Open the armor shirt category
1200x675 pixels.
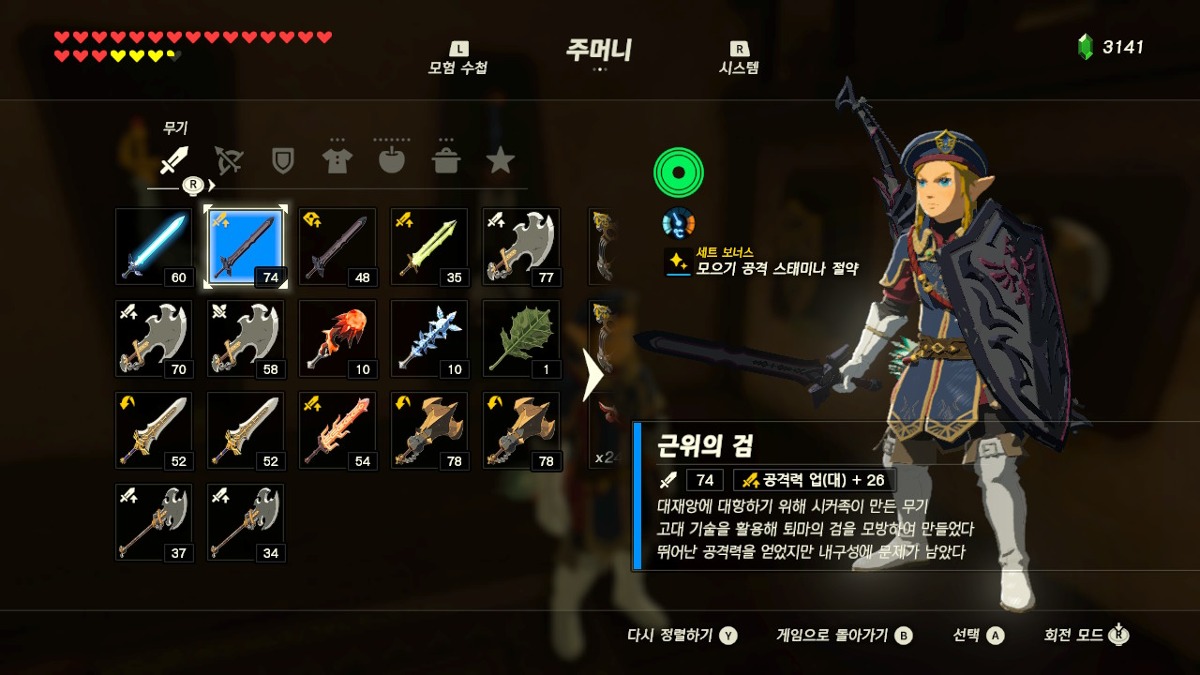(x=337, y=160)
